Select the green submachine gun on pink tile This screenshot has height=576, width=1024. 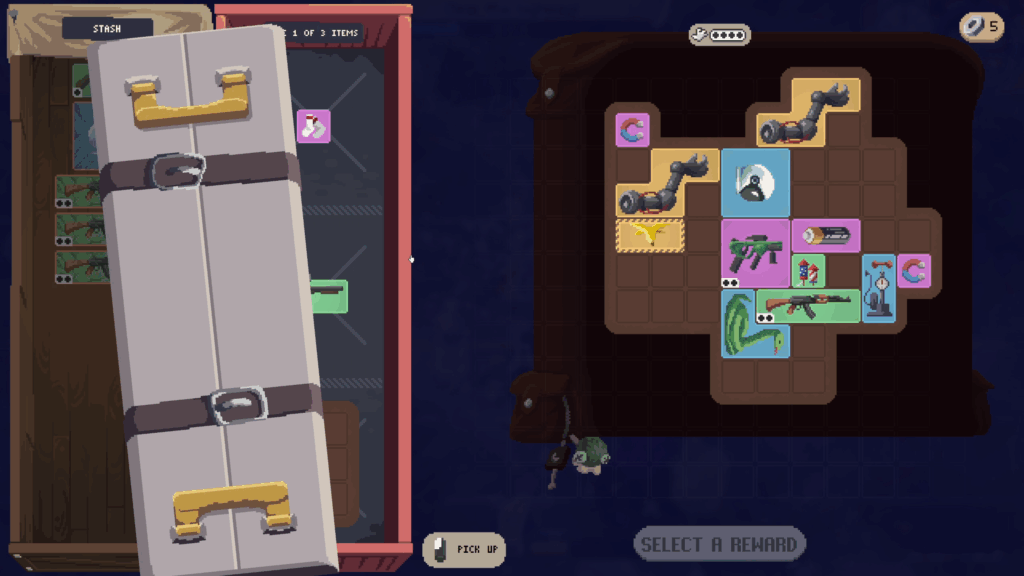(x=755, y=253)
